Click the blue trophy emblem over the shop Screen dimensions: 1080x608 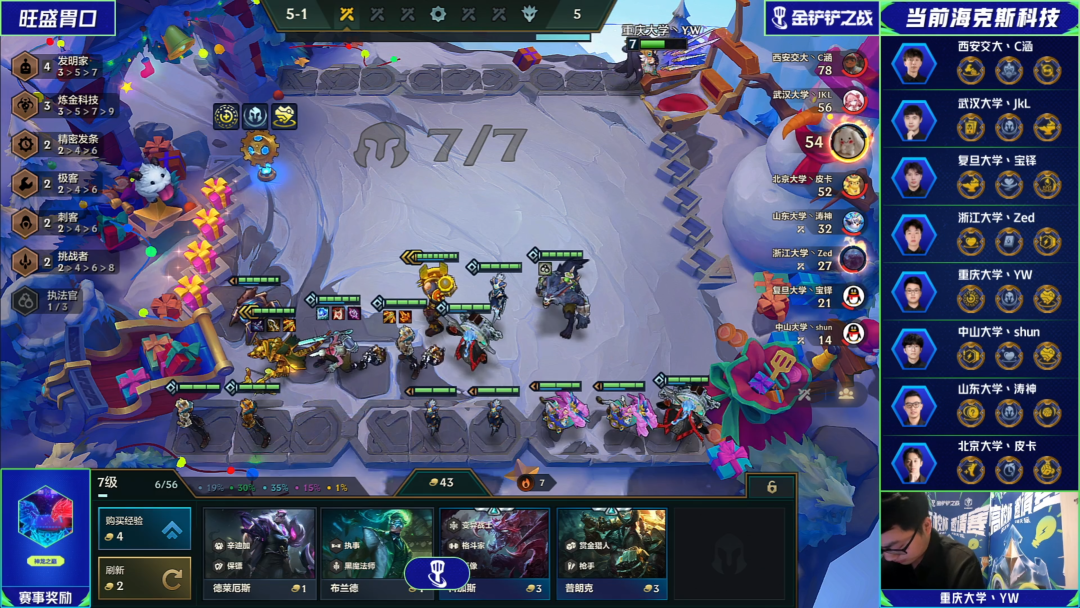436,573
